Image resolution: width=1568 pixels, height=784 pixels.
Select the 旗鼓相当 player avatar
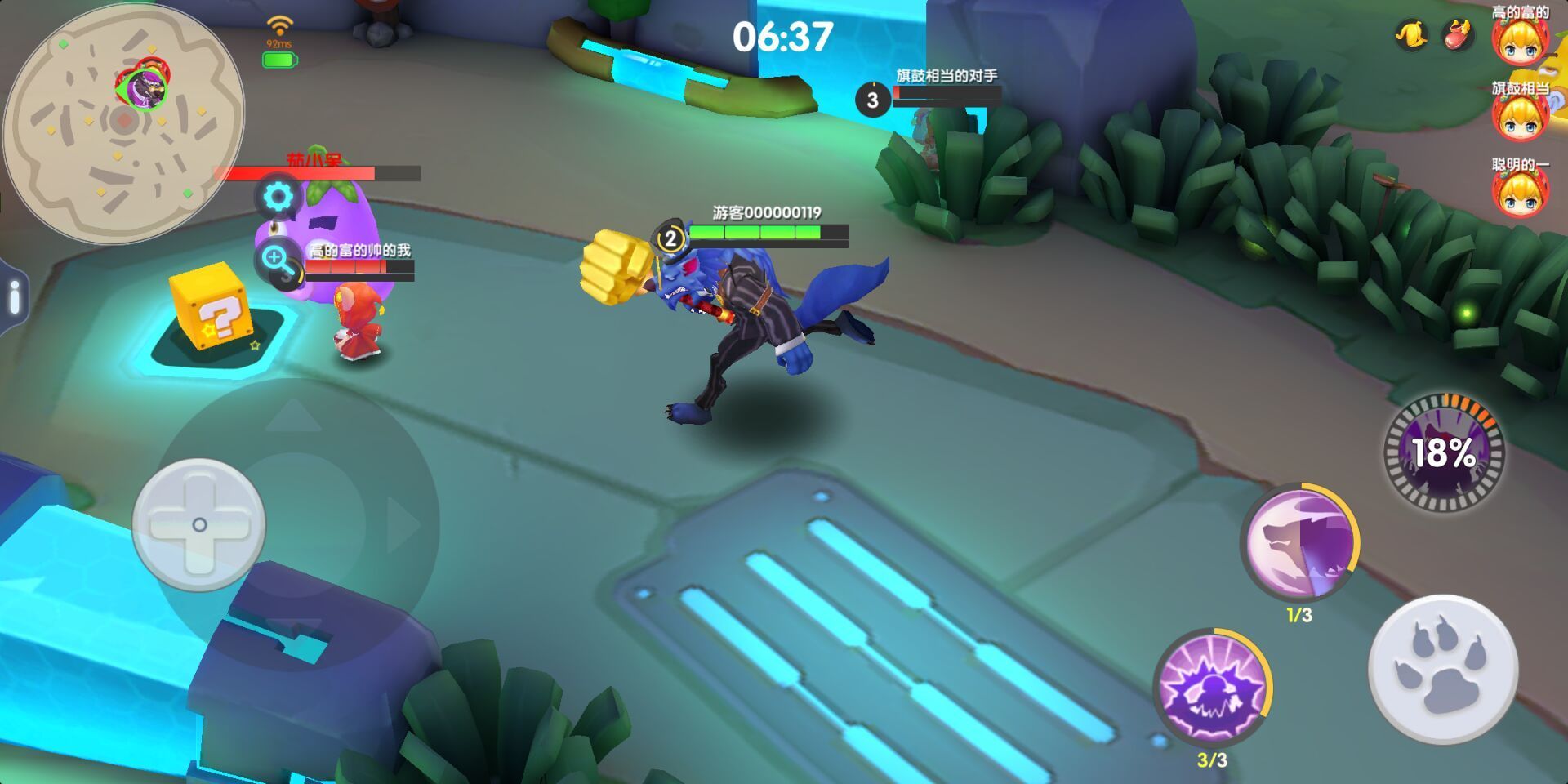1520,117
